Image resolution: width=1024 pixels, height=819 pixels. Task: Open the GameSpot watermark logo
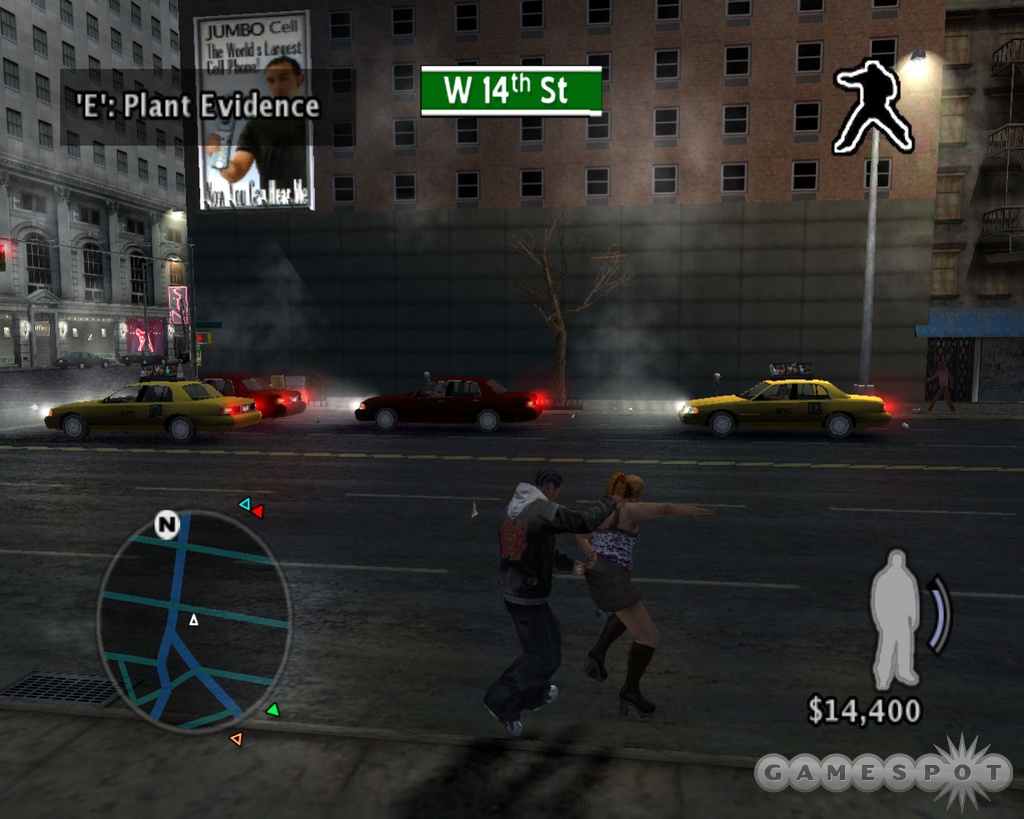tap(883, 772)
